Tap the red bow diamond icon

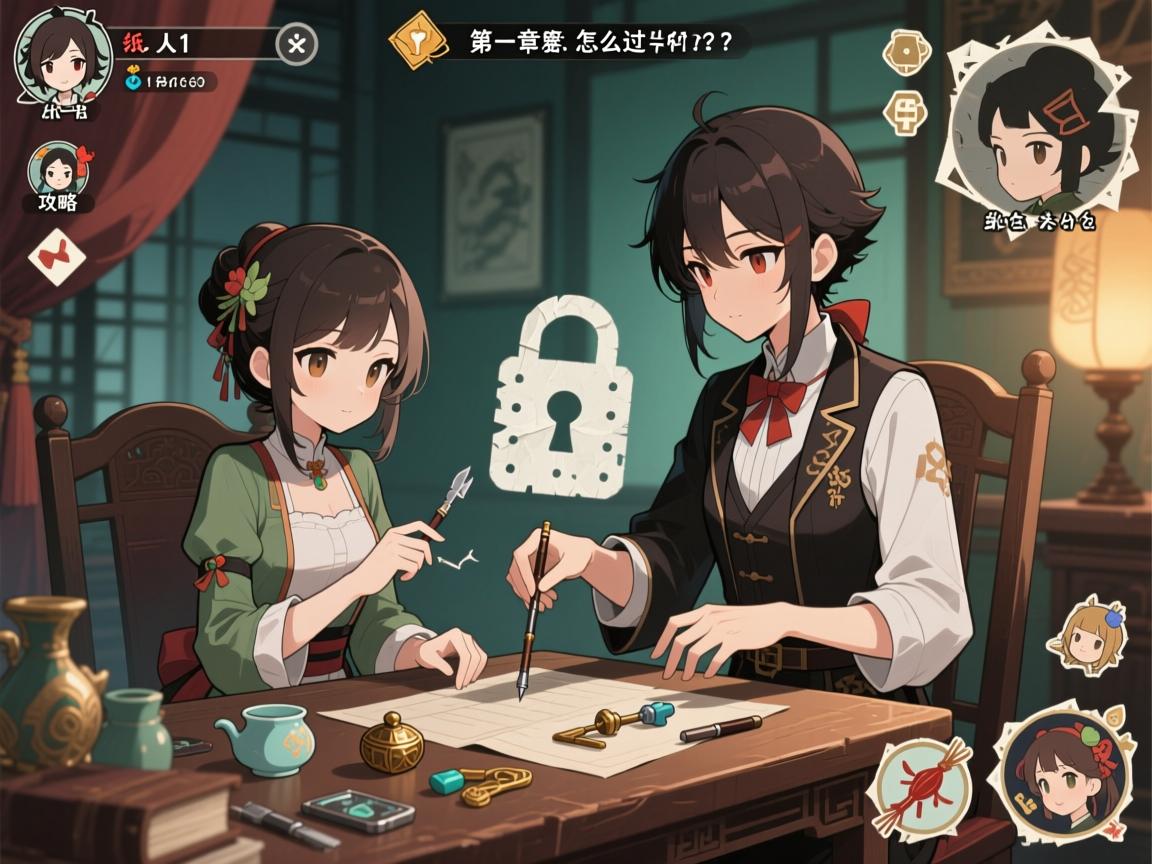(x=57, y=257)
